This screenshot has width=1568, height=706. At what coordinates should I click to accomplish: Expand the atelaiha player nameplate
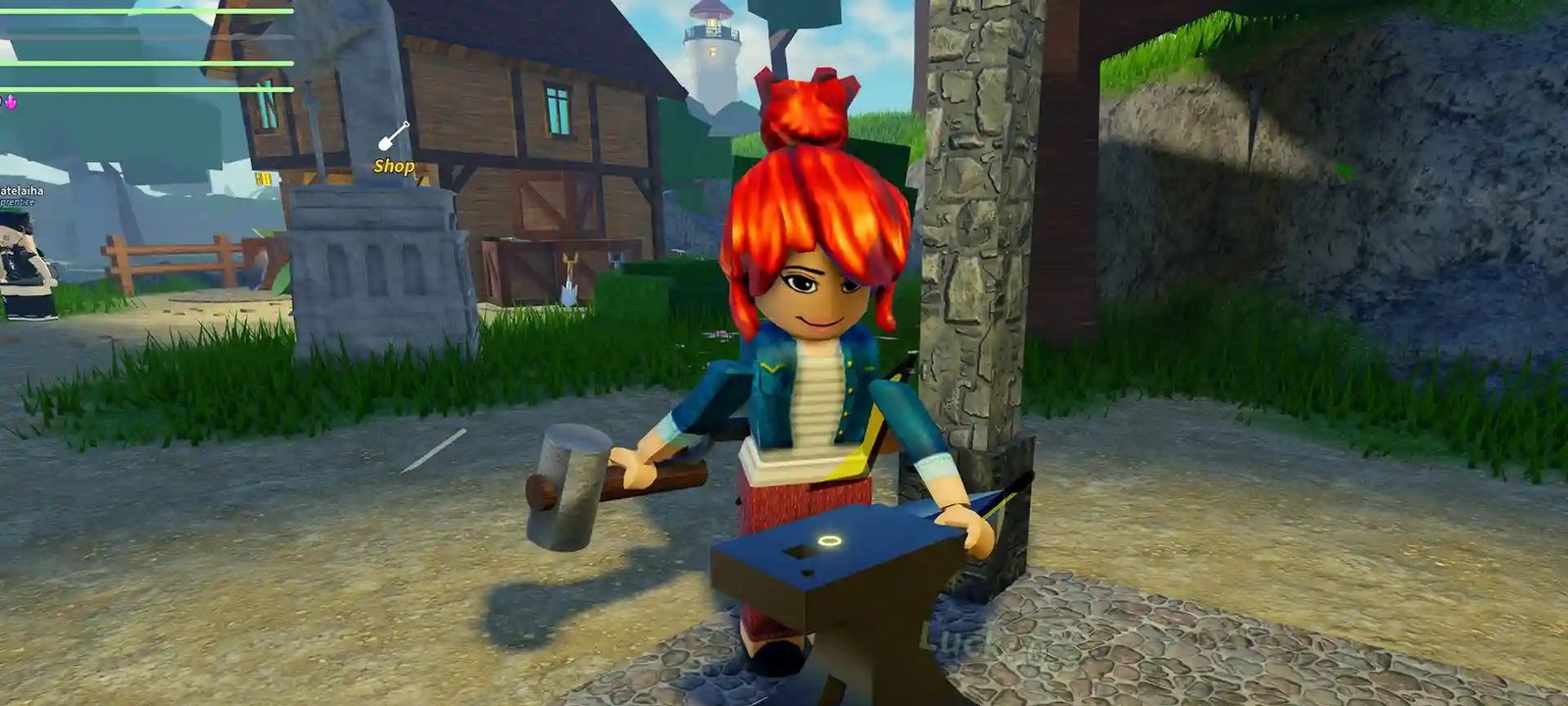click(x=24, y=190)
